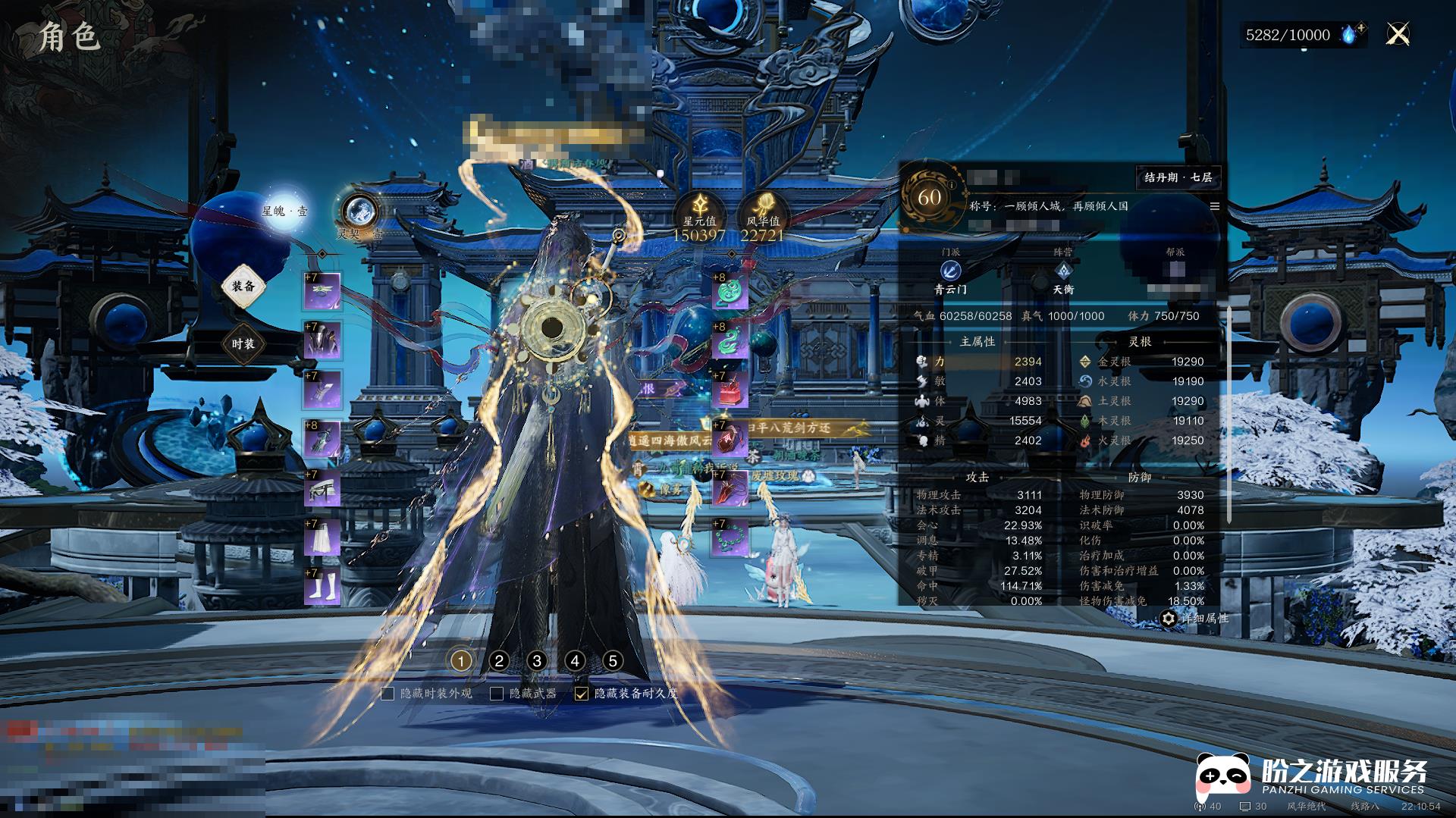Open 详细属性 detailed attributes
Viewport: 1456px width, 818px height.
(1194, 619)
